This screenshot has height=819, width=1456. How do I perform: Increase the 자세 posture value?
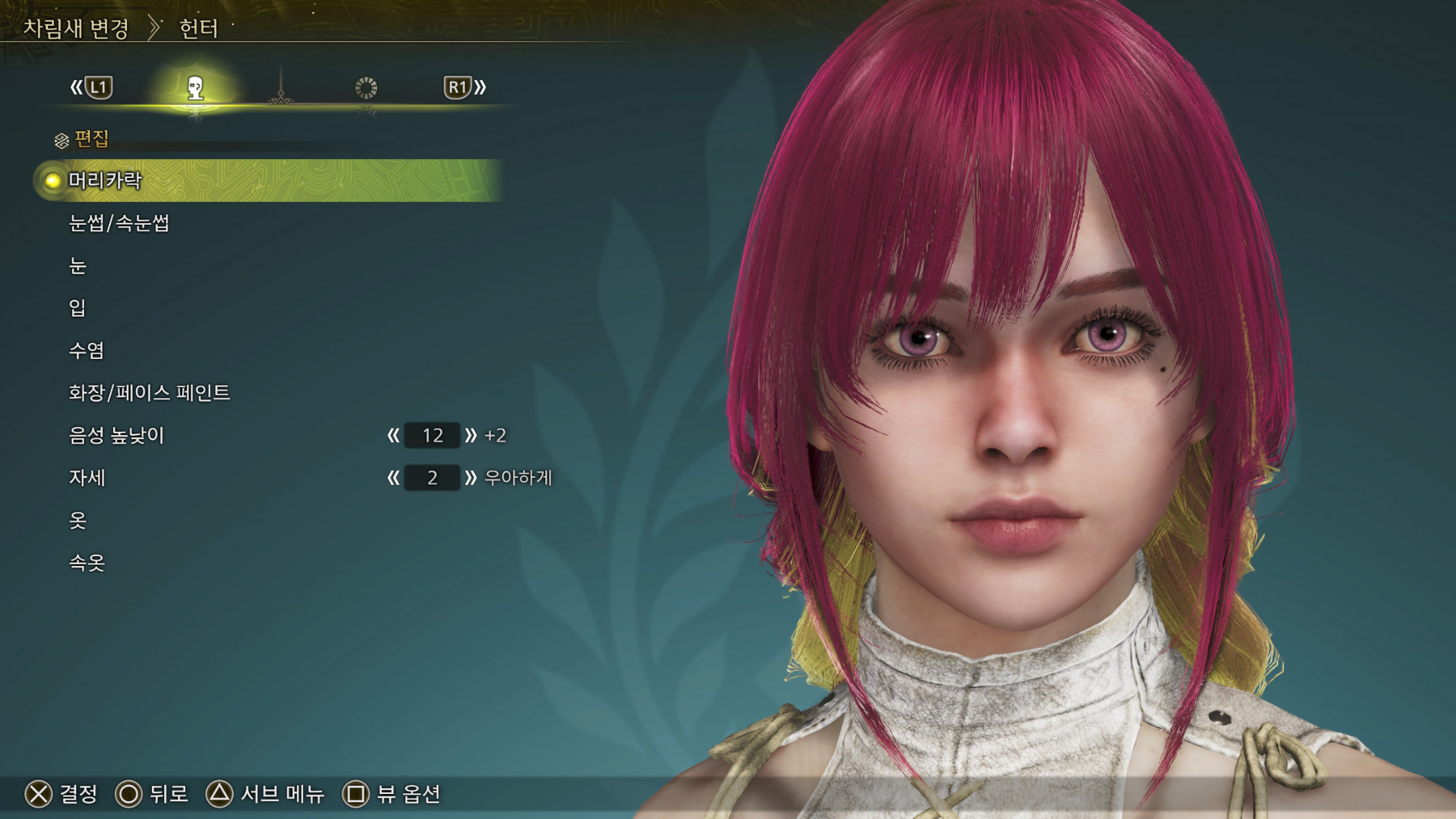pyautogui.click(x=471, y=478)
